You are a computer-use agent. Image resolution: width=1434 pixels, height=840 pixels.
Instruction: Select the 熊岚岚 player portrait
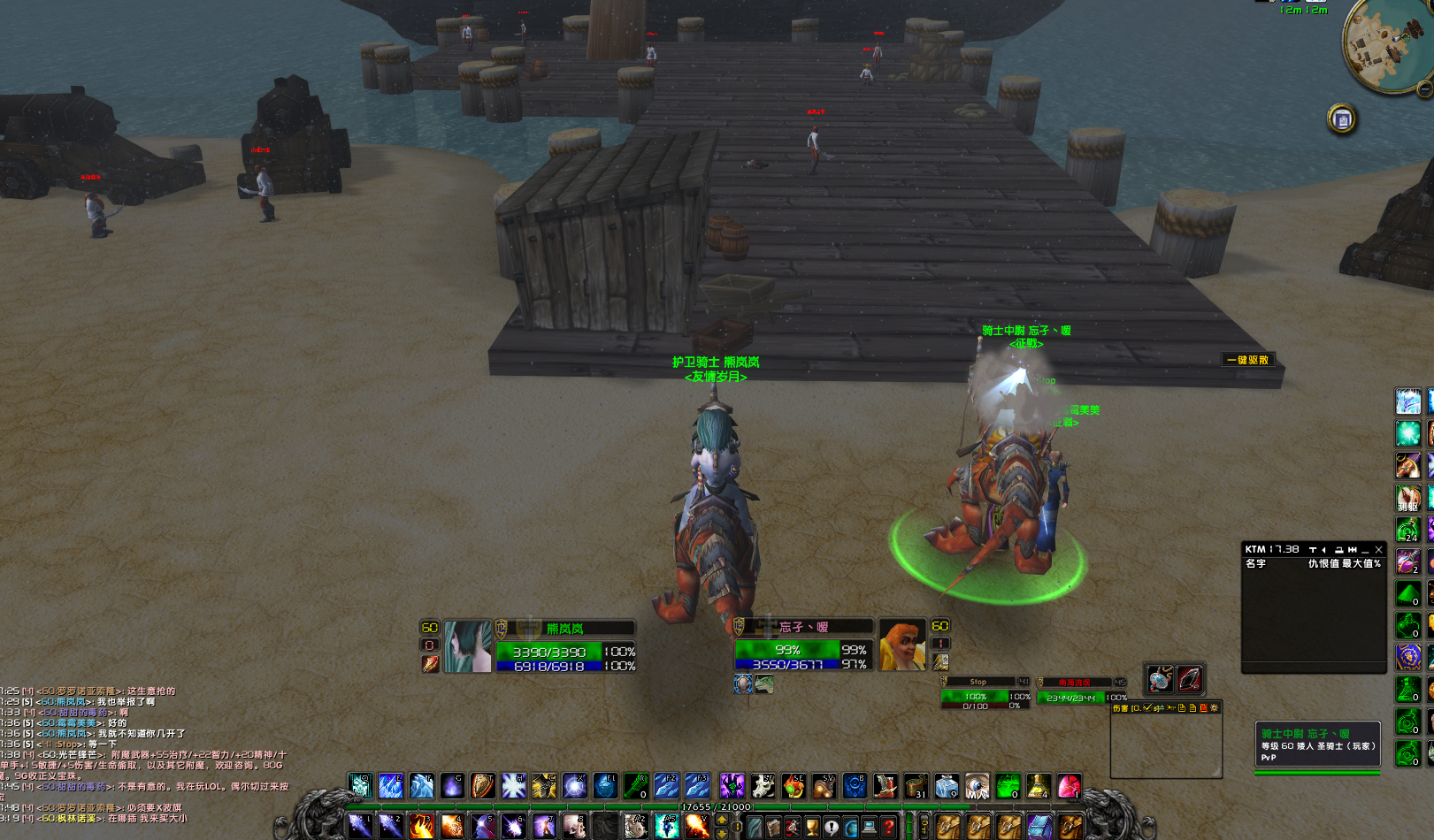[x=467, y=646]
